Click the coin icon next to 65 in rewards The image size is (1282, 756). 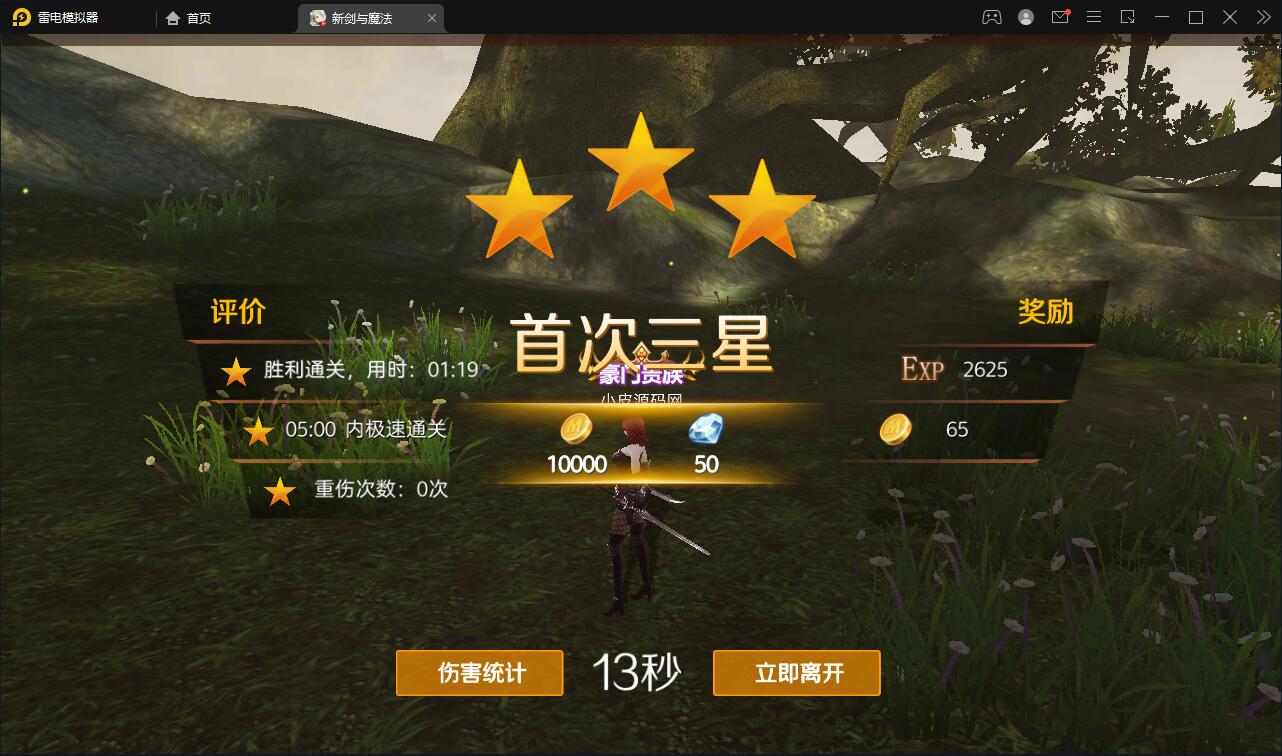point(893,430)
